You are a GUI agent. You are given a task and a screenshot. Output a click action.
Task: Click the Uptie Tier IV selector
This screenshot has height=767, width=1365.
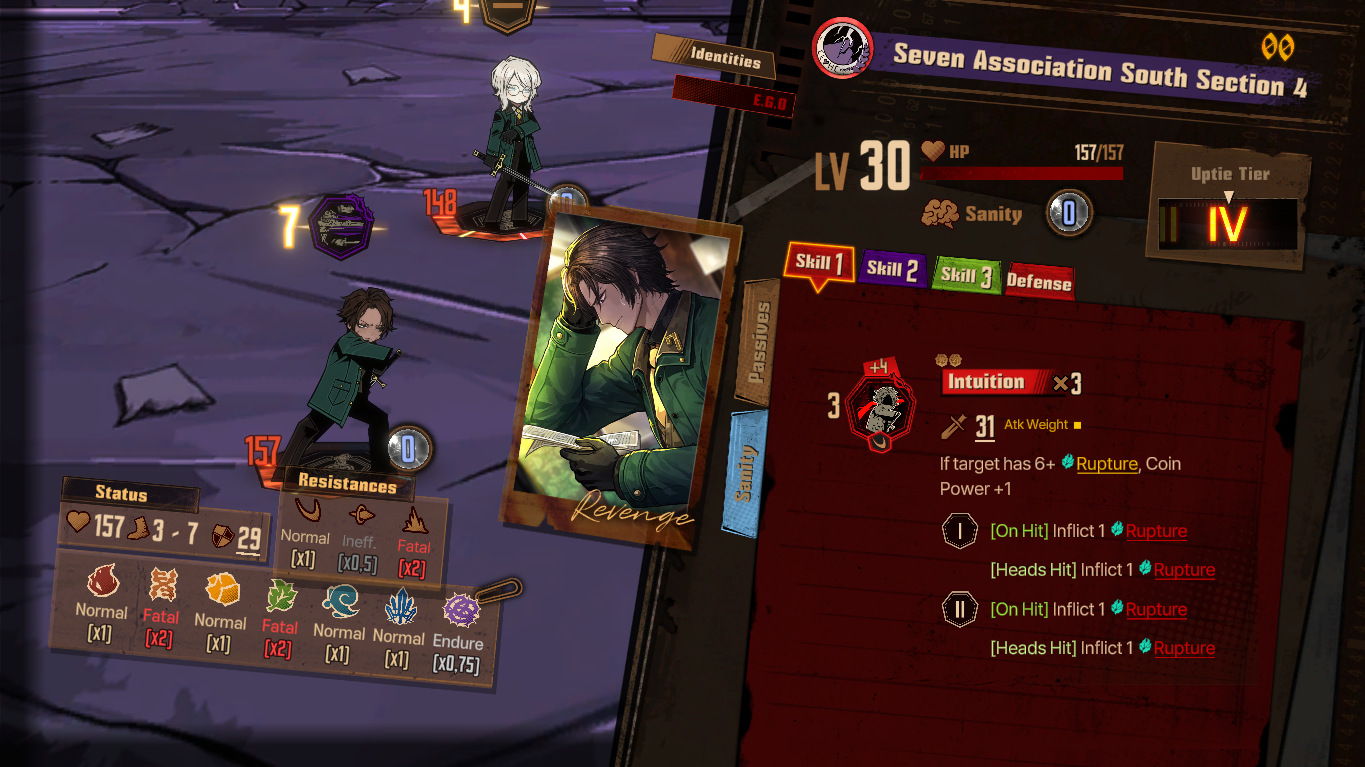coord(1227,223)
